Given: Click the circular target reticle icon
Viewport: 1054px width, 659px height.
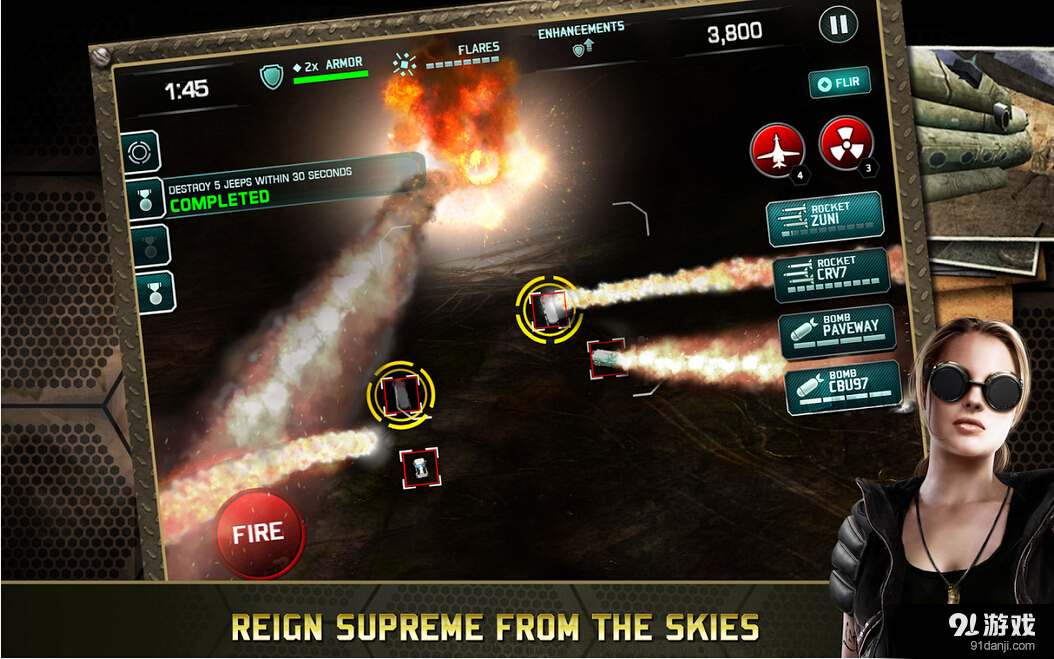Looking at the screenshot, I should tap(140, 152).
